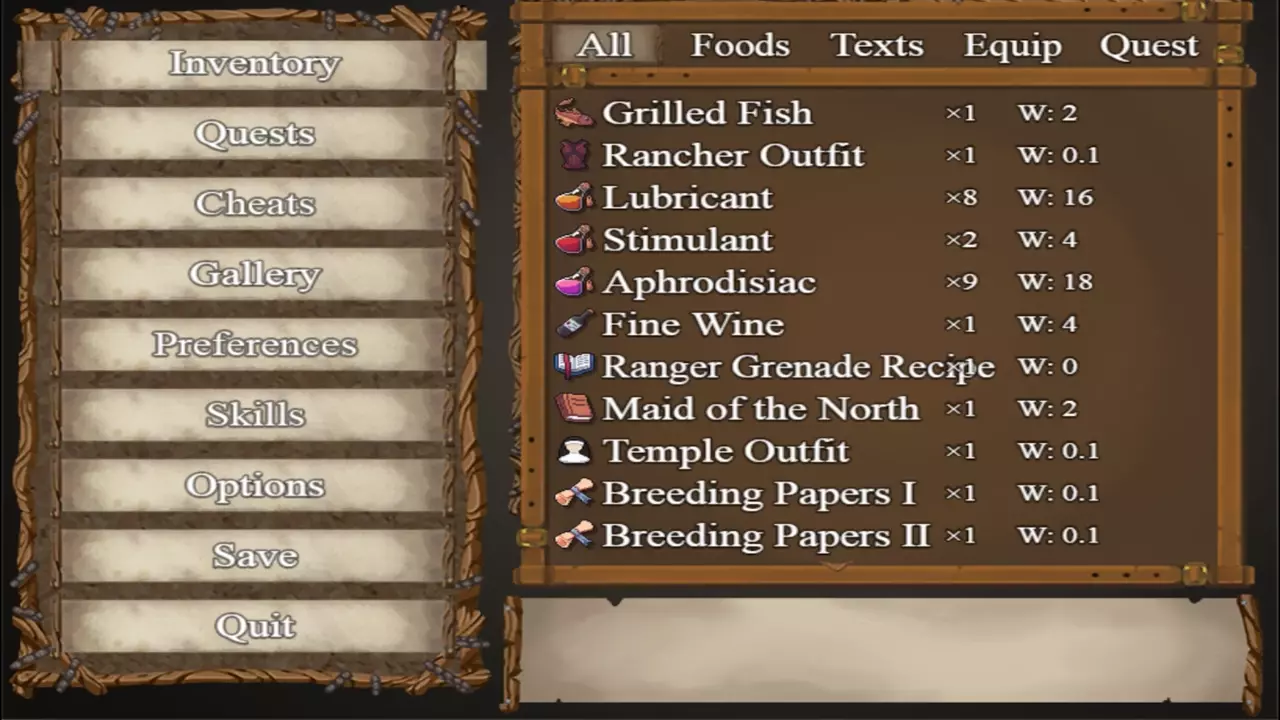The width and height of the screenshot is (1280, 720).
Task: Select the Maid of the North book
Action: tap(759, 409)
